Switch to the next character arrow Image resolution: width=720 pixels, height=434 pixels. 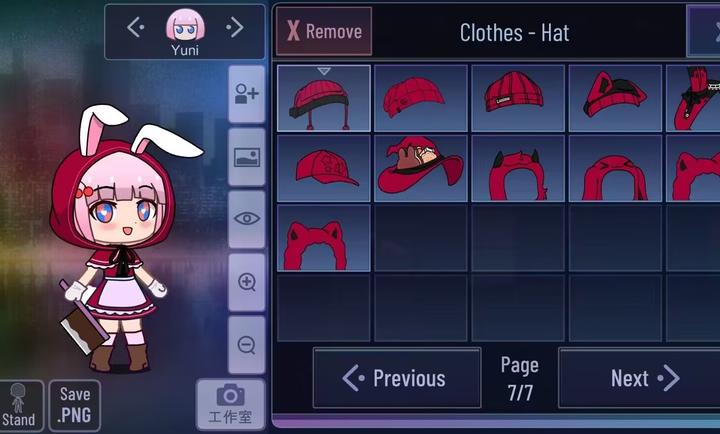(235, 28)
